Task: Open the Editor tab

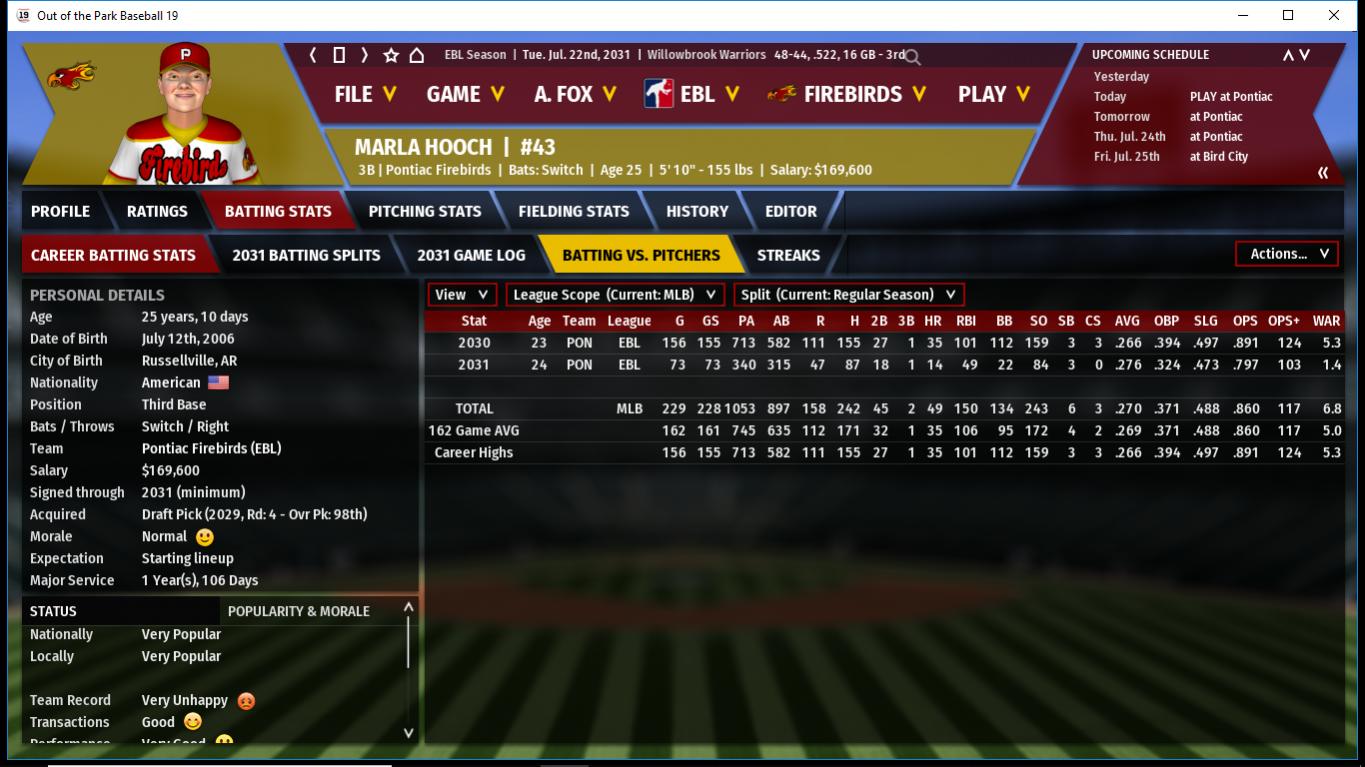Action: pyautogui.click(x=791, y=211)
